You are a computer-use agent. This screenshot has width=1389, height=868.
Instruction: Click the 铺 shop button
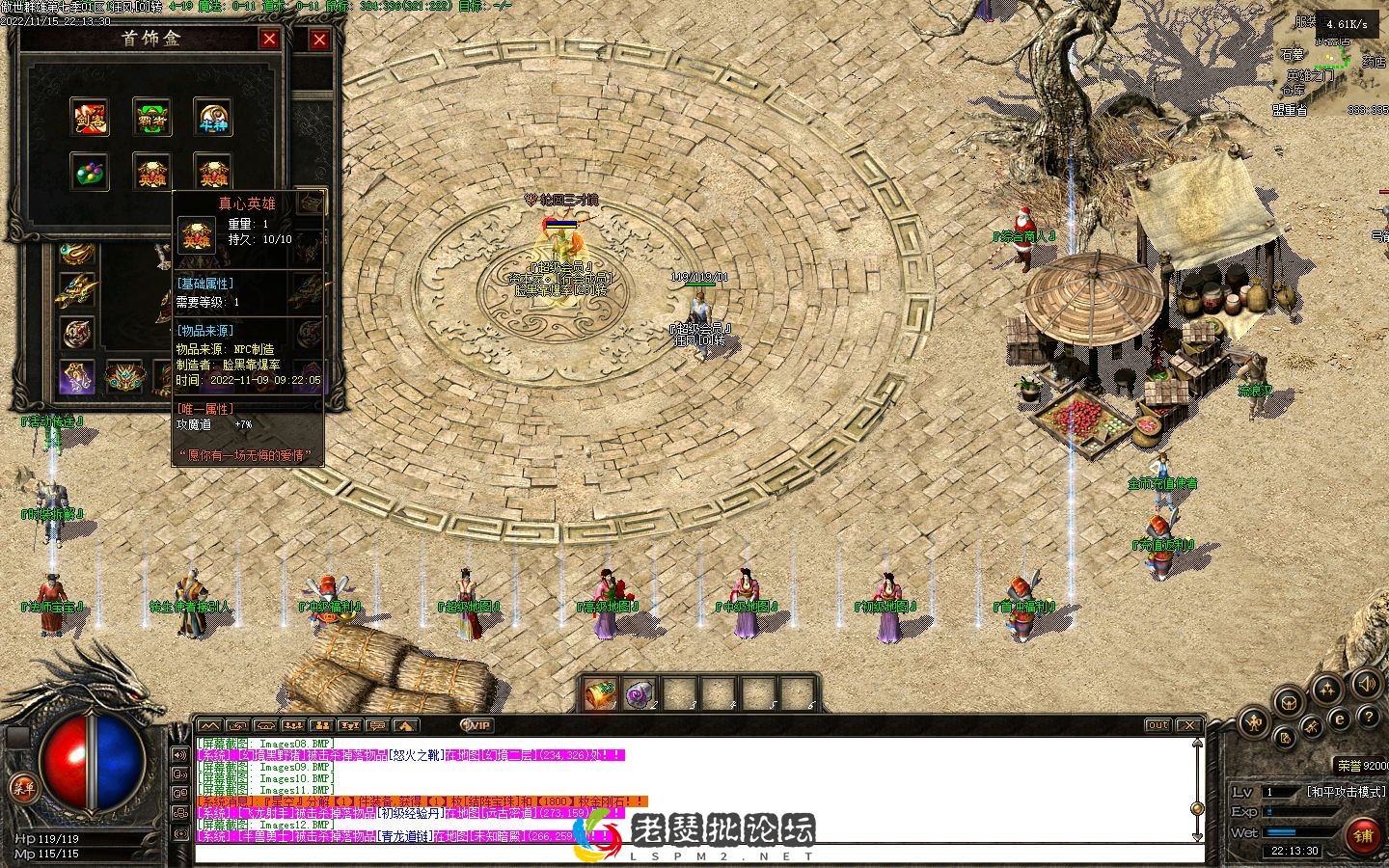pos(1363,834)
